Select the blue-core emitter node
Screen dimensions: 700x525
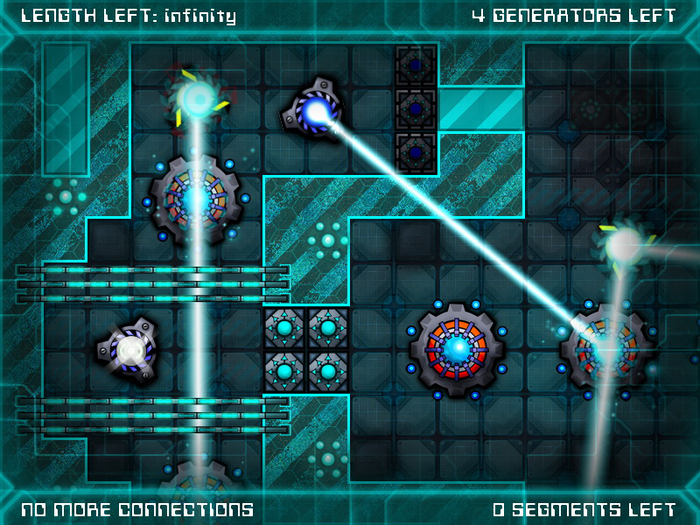[316, 112]
